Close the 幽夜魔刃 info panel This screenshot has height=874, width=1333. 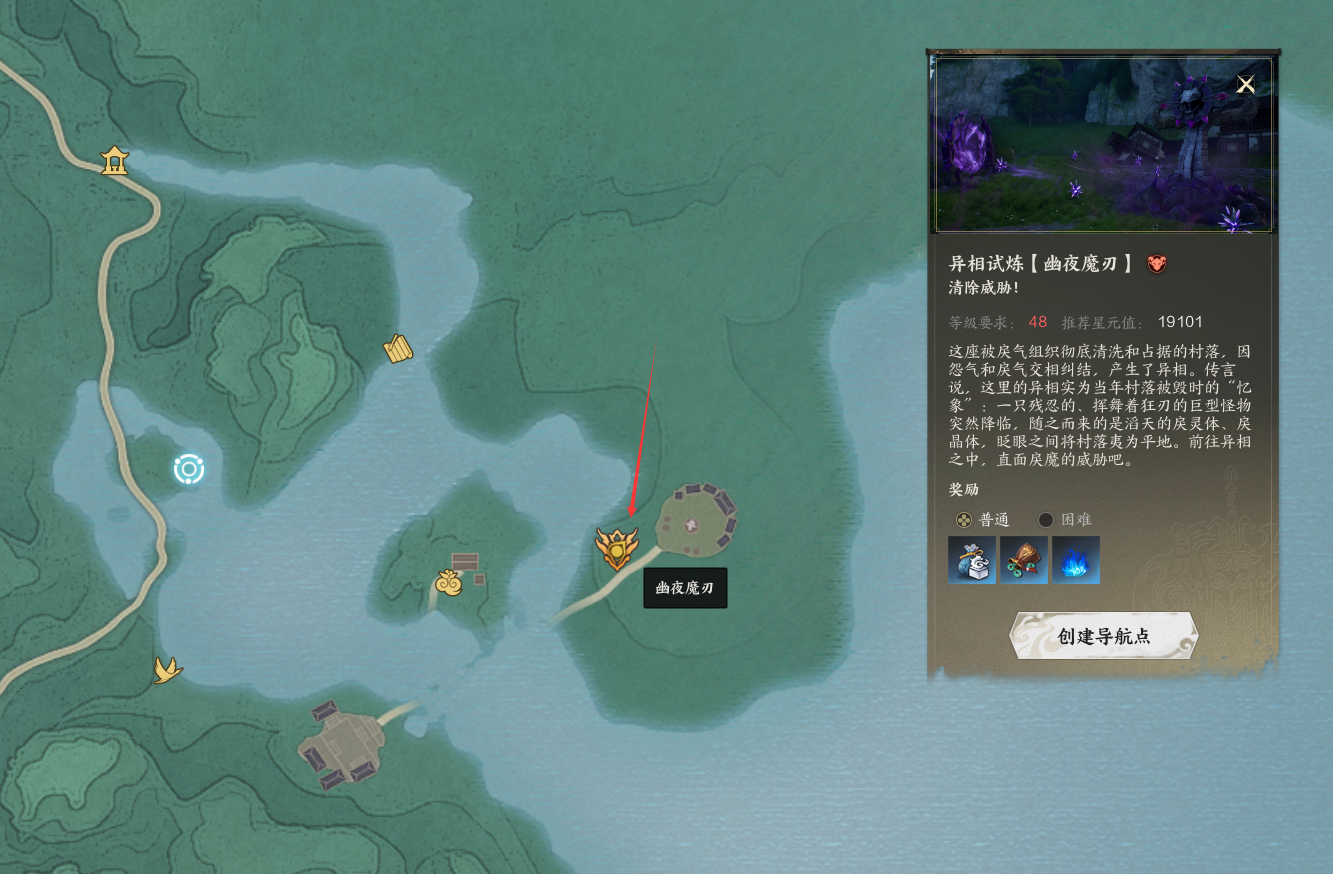coord(1245,85)
